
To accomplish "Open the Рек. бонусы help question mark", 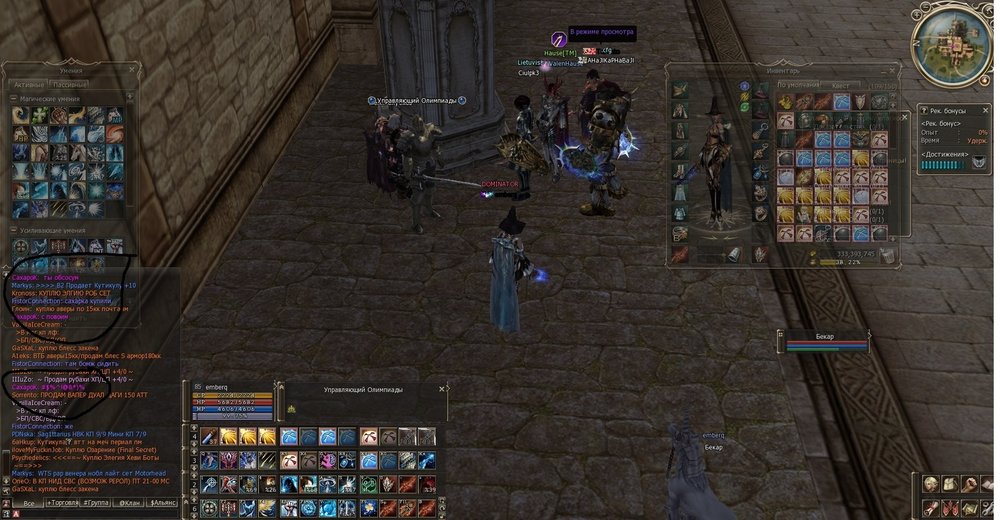I will pyautogui.click(x=924, y=110).
